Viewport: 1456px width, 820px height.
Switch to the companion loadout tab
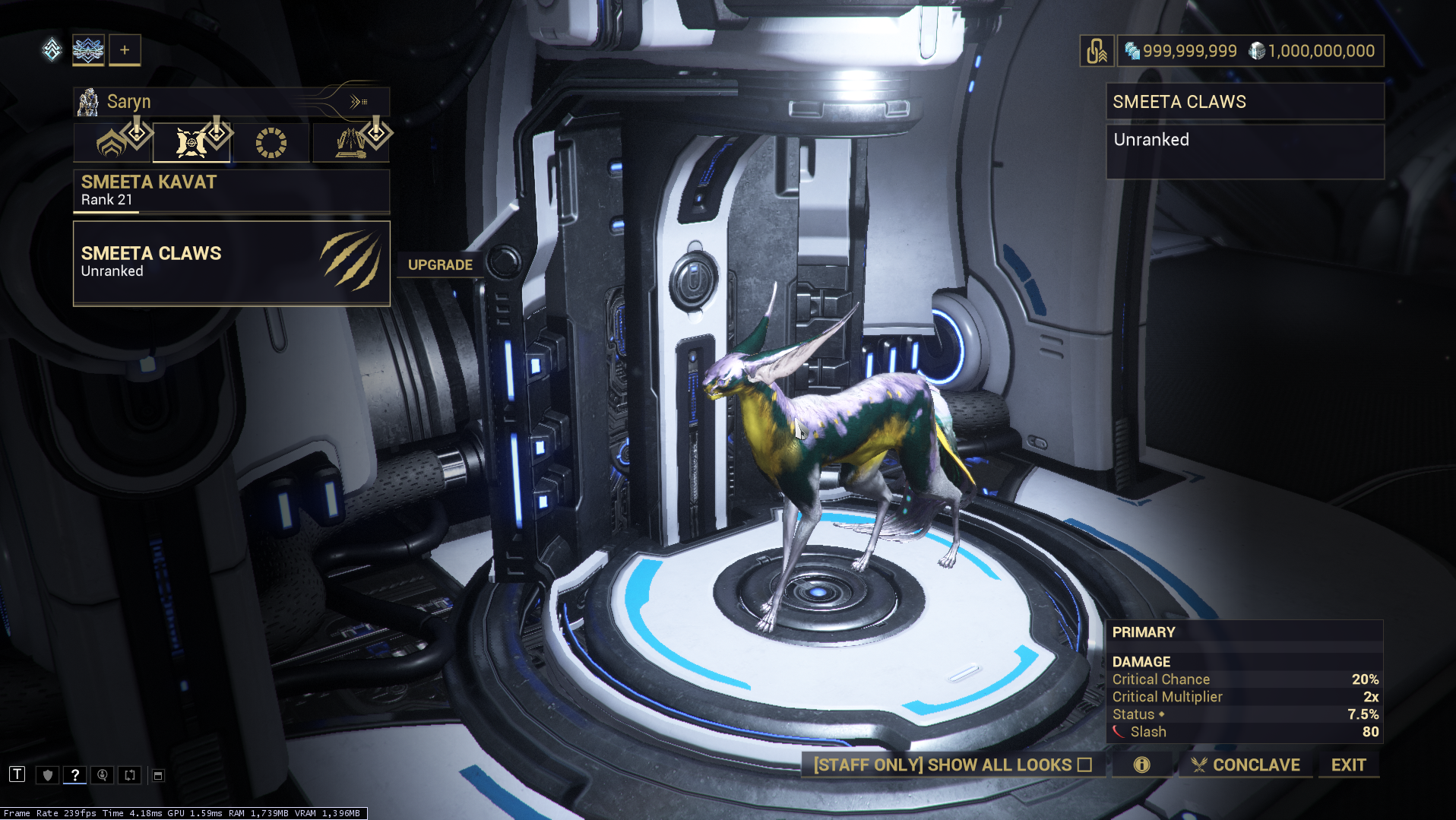pos(191,143)
